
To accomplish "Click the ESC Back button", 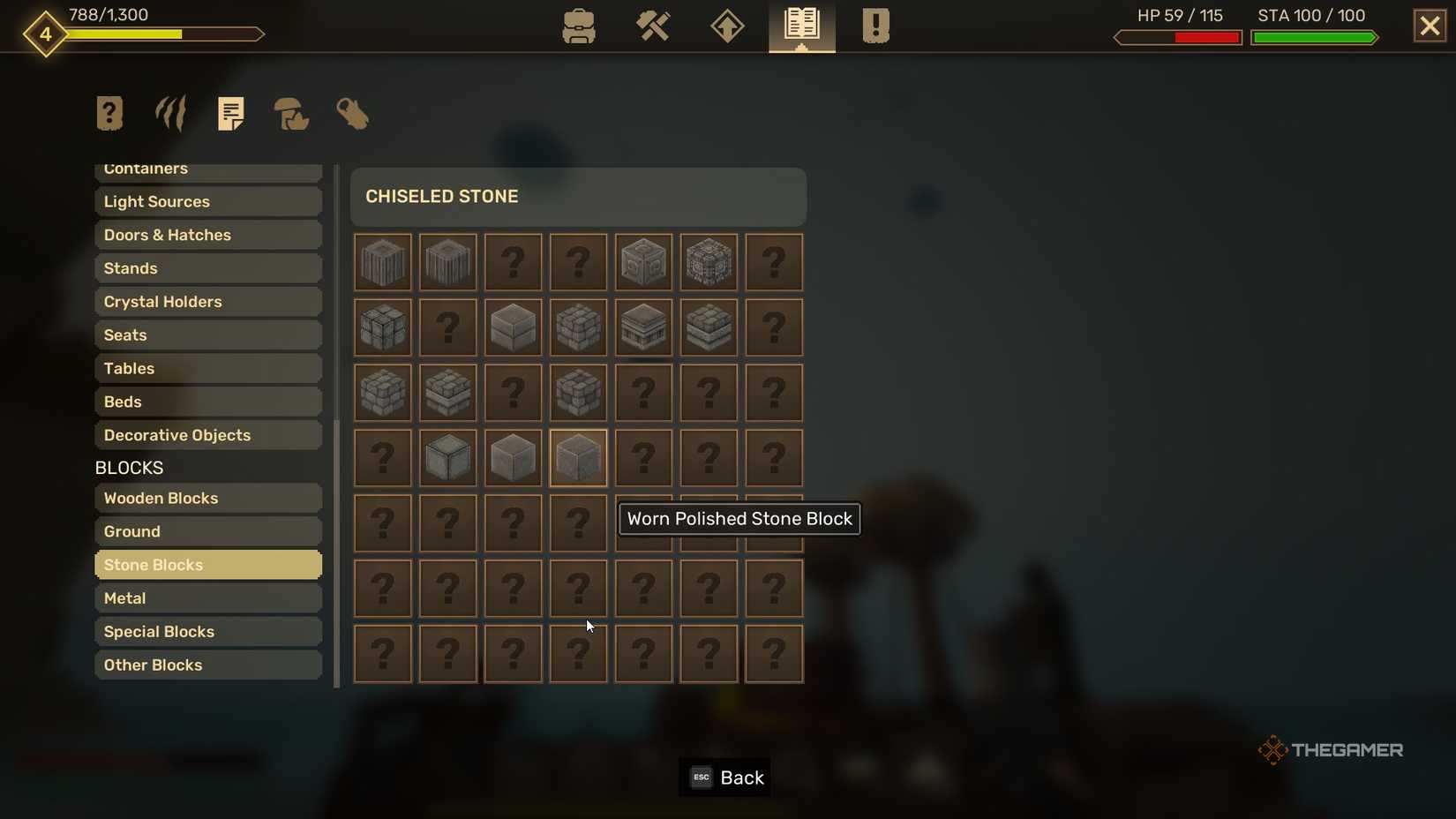I will [x=724, y=778].
